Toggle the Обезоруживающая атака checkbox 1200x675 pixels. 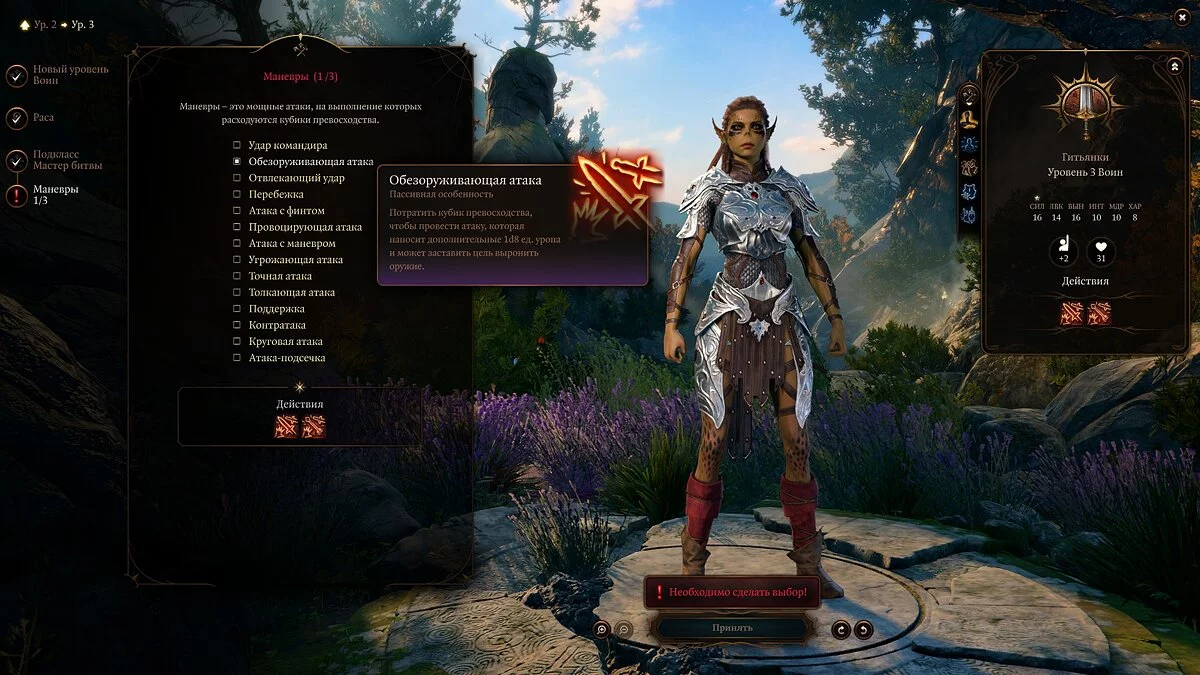(x=237, y=161)
